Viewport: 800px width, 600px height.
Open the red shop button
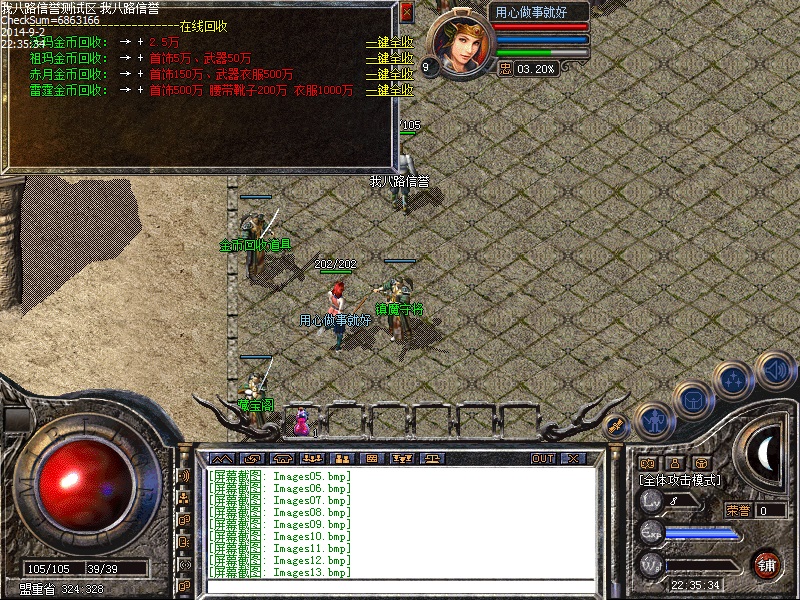tap(767, 564)
